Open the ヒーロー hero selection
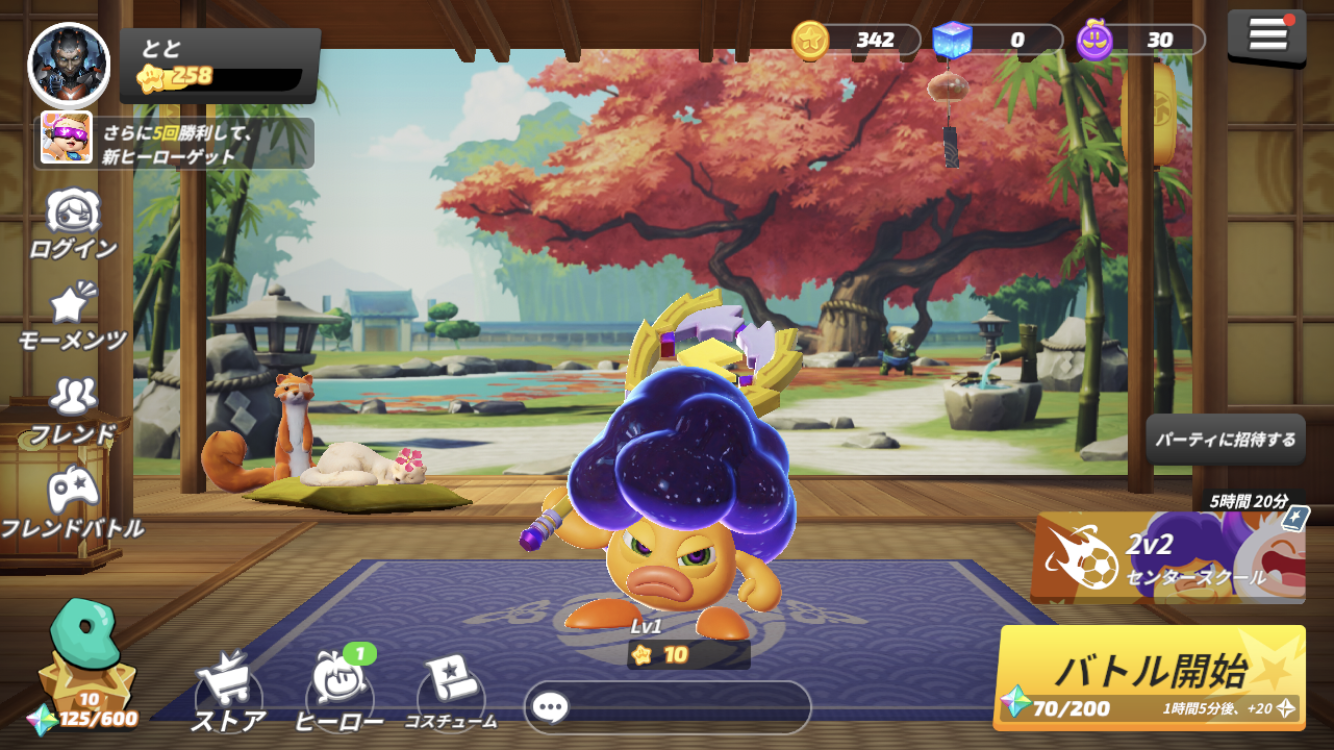Image resolution: width=1334 pixels, height=750 pixels. pyautogui.click(x=340, y=692)
